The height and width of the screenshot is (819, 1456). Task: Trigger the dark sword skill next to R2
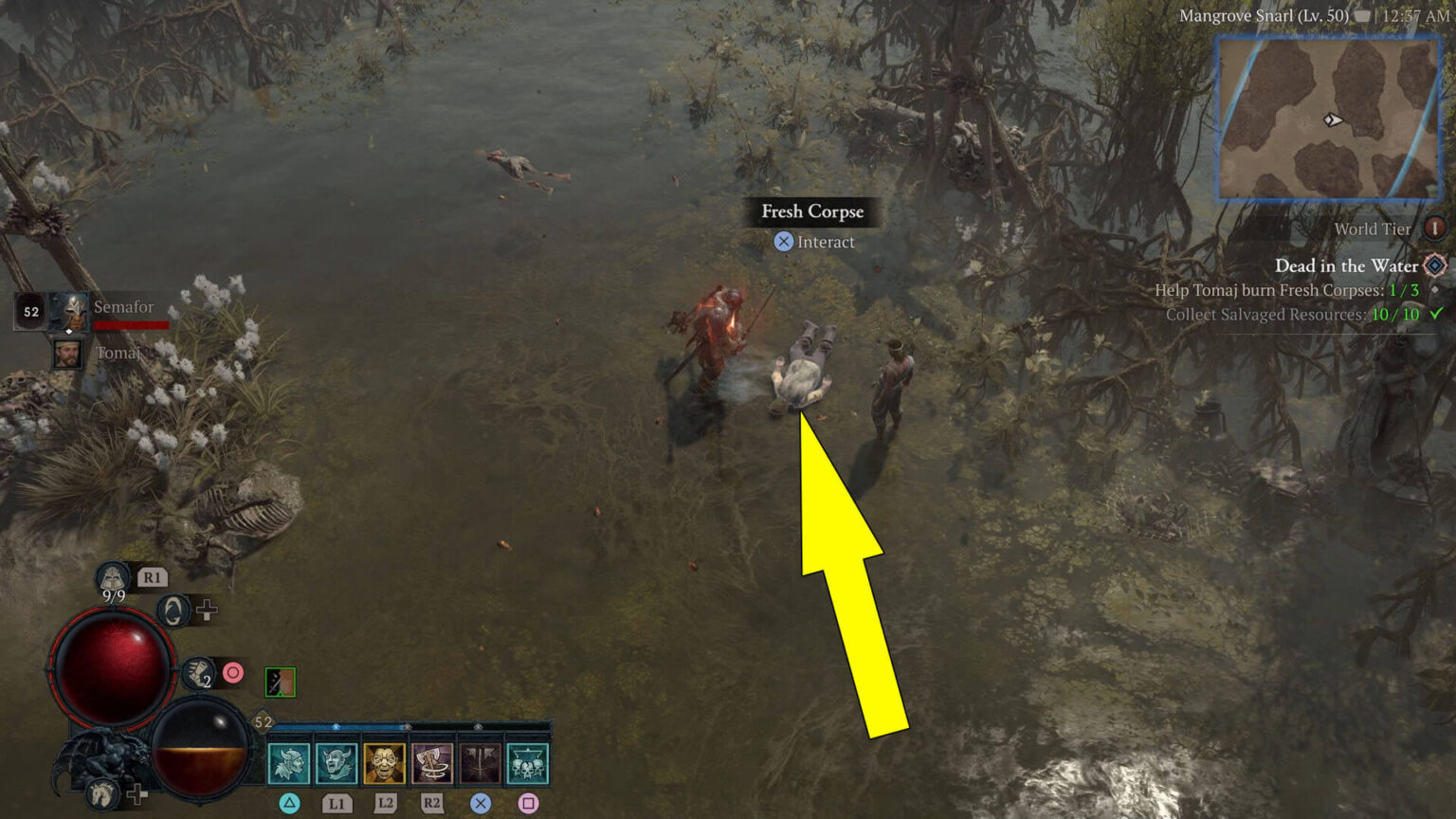pyautogui.click(x=480, y=765)
